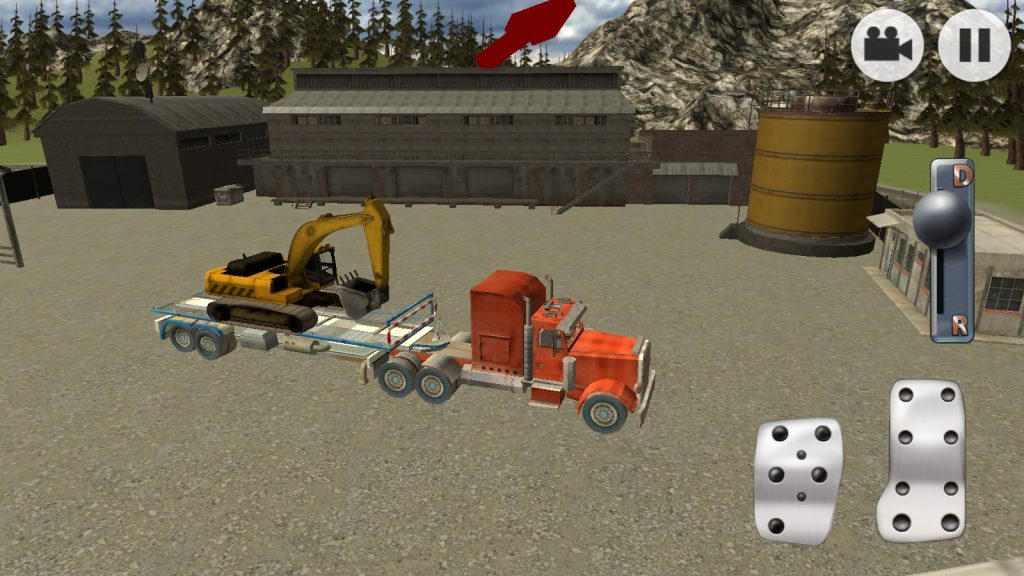Shift to the R reverse position
The image size is (1024, 576).
coord(959,325)
